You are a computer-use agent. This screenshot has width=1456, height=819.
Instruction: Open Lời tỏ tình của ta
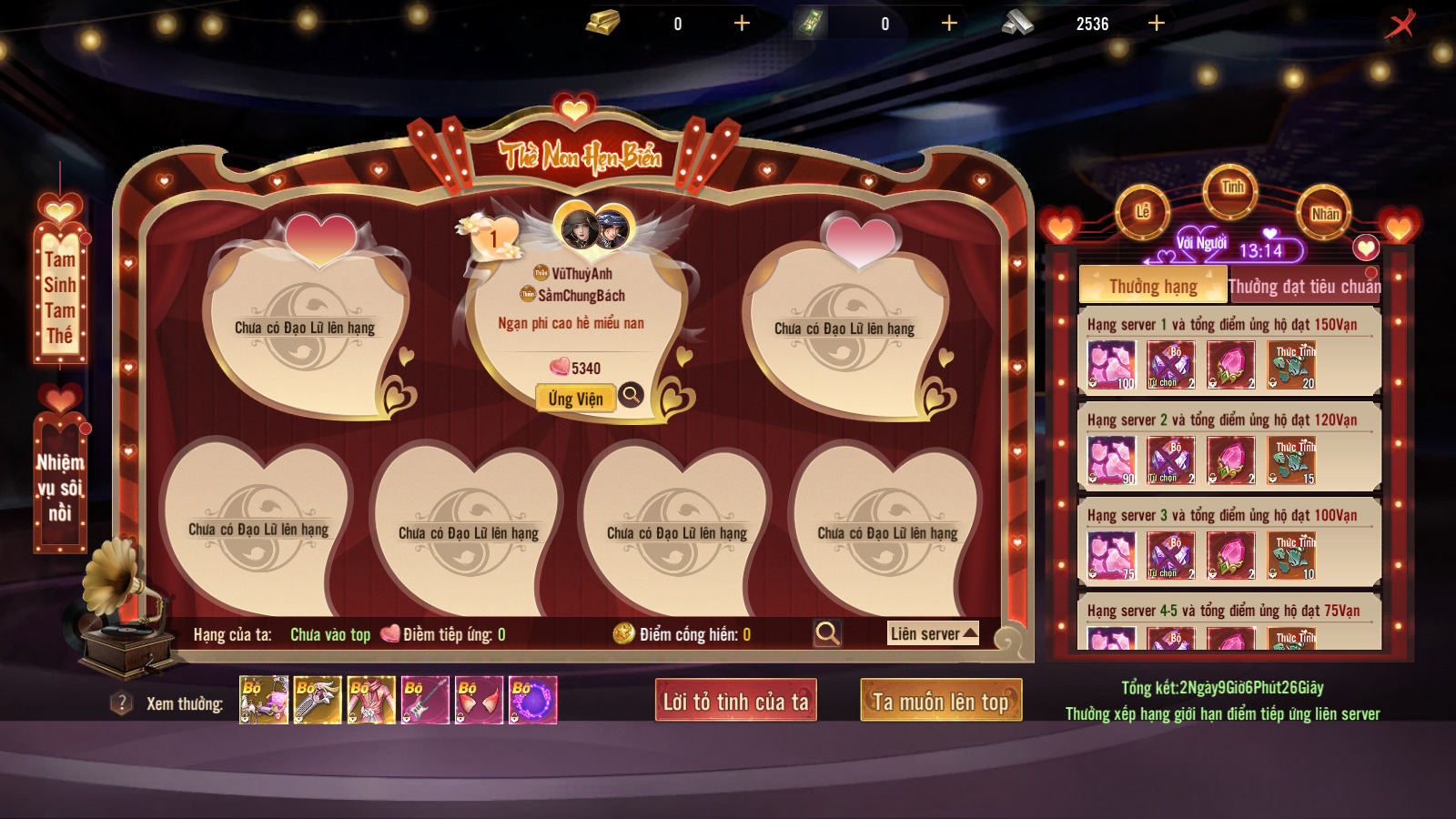pyautogui.click(x=735, y=701)
